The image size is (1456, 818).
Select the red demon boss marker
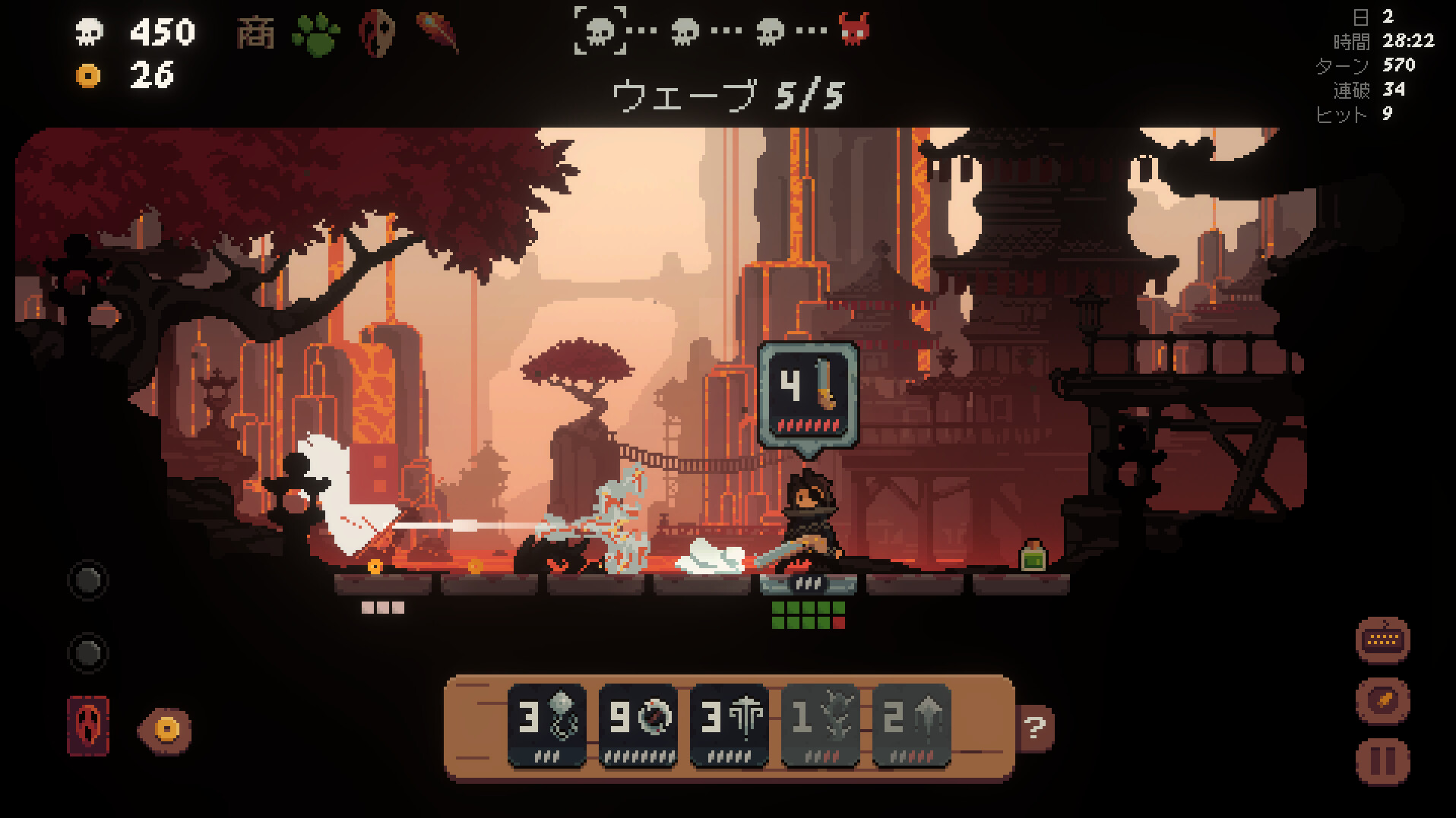coord(854,30)
